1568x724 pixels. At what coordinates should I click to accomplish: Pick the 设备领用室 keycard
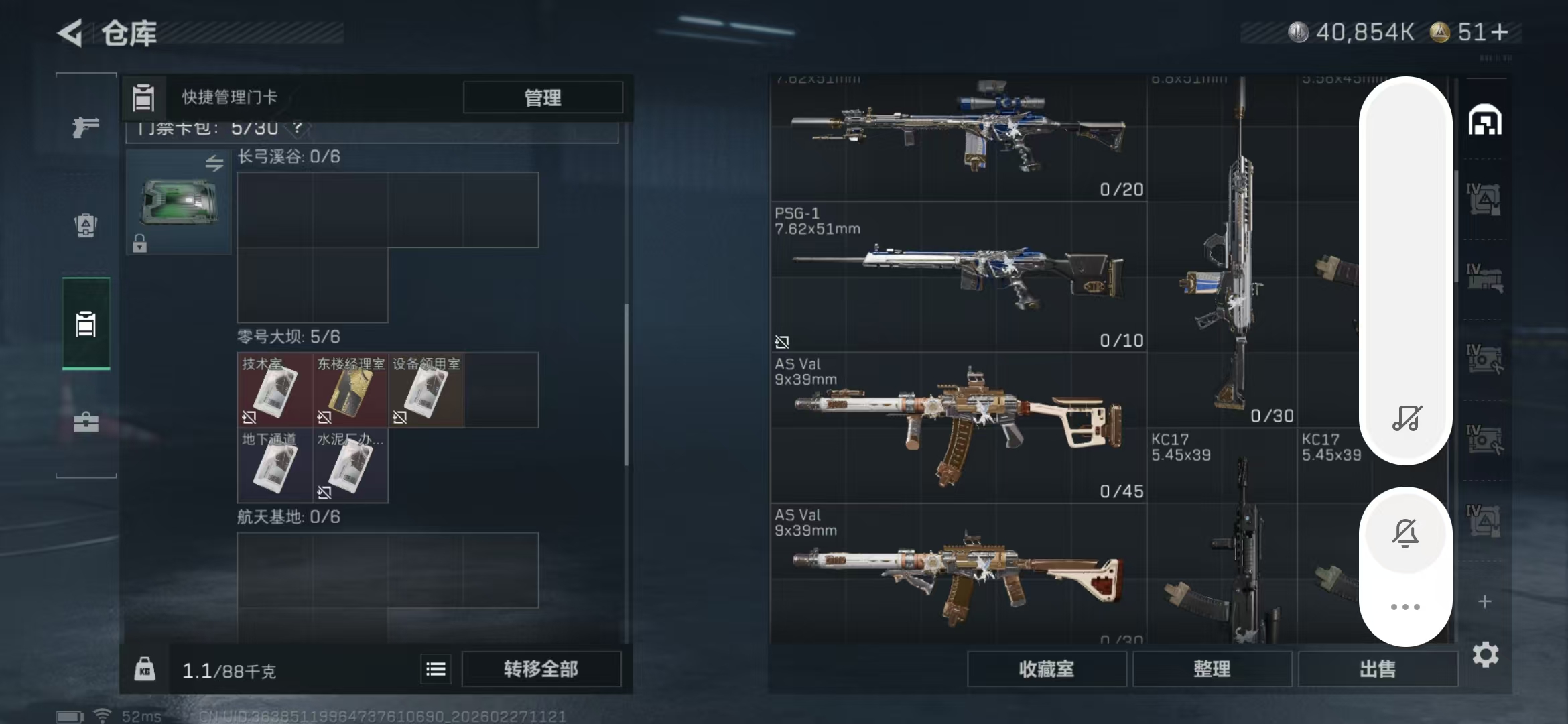point(426,391)
